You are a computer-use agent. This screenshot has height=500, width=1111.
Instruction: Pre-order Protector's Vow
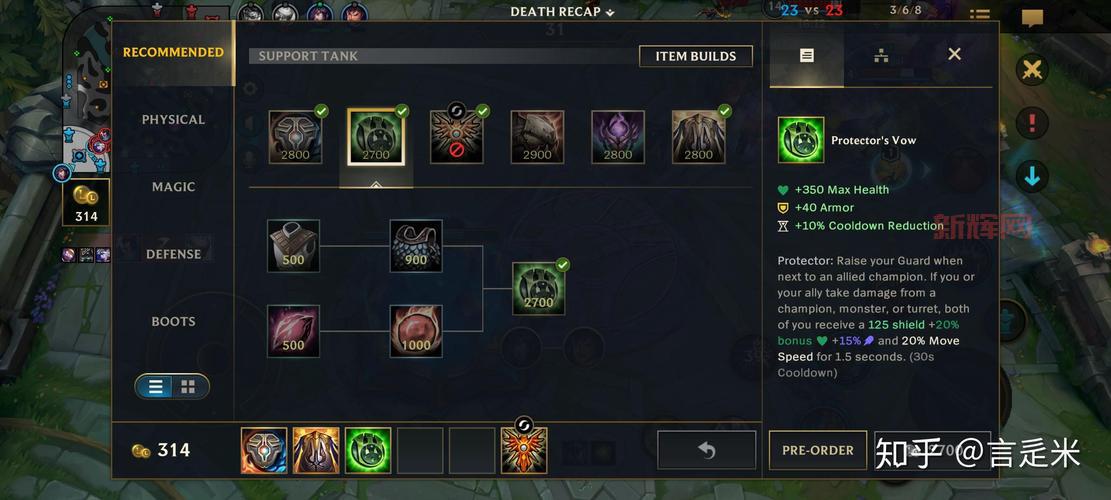point(817,450)
